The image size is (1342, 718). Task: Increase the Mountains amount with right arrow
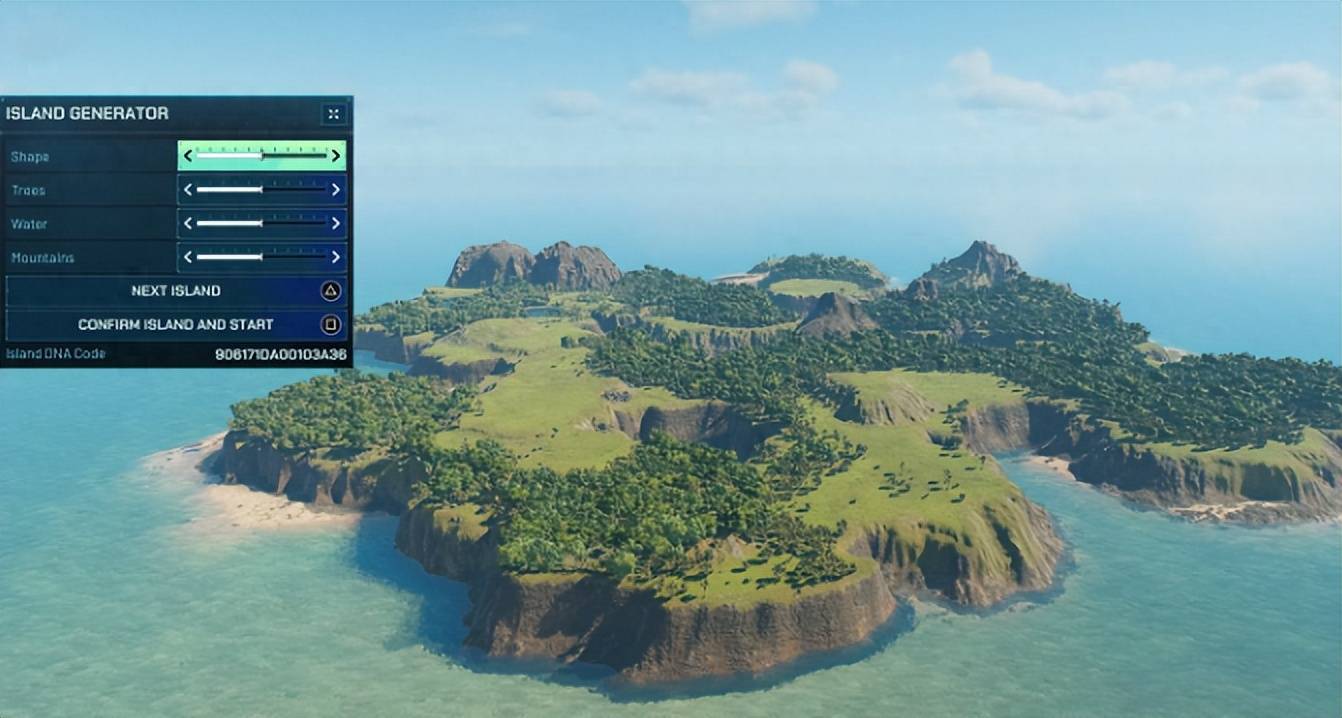pos(336,258)
